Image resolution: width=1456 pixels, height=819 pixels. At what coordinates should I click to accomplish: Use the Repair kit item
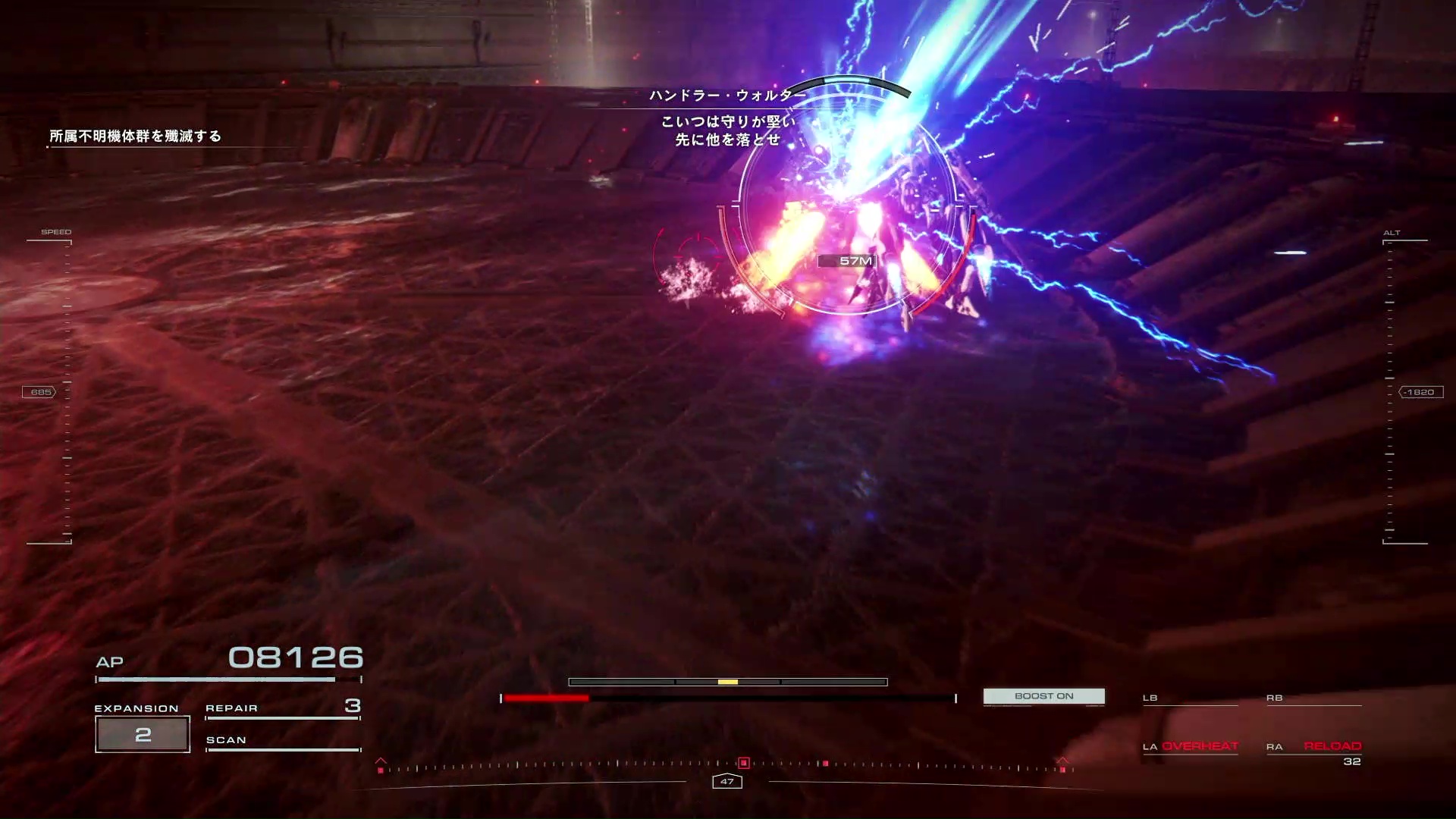[282, 708]
